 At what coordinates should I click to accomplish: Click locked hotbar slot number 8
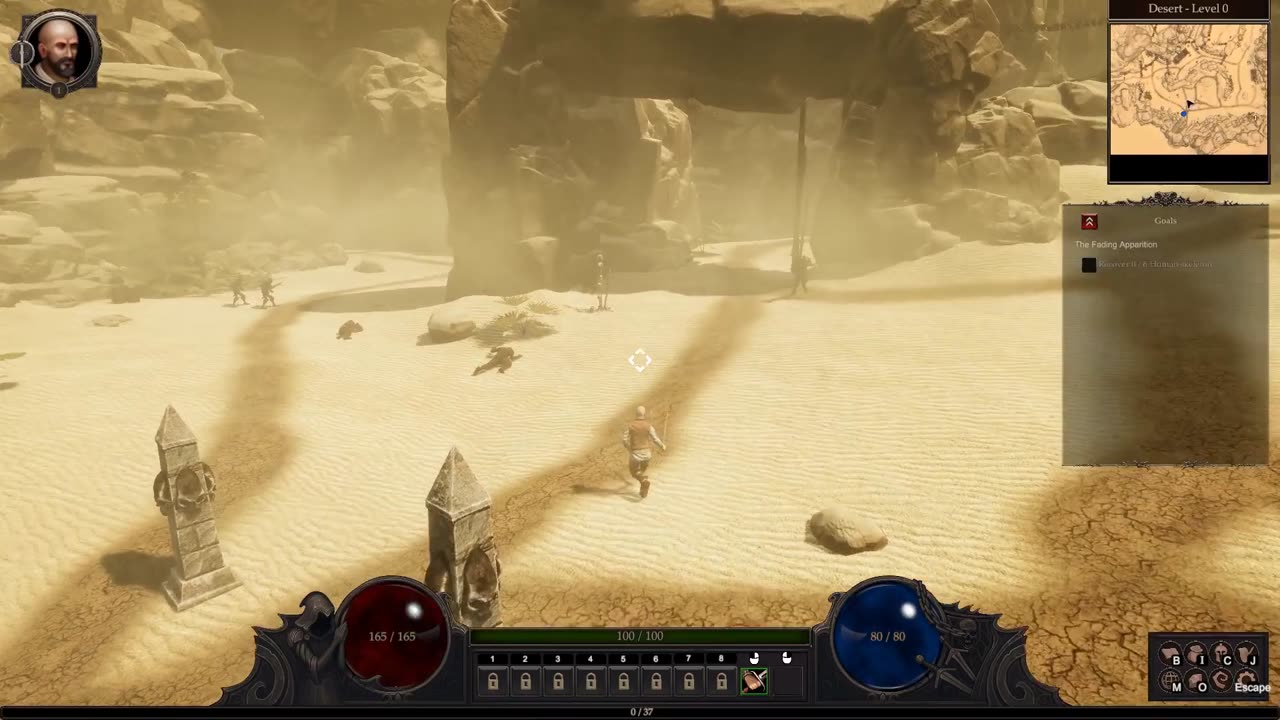pyautogui.click(x=721, y=681)
